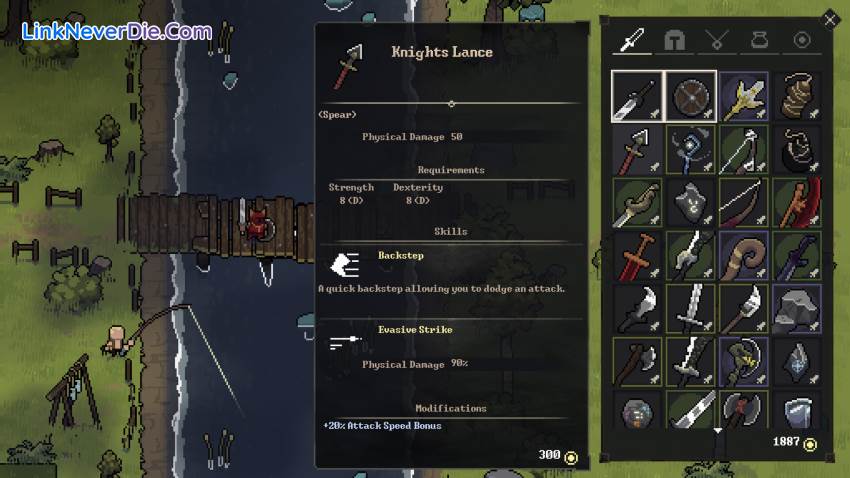
Task: Select the ring-shaped last category tab
Action: click(x=801, y=40)
